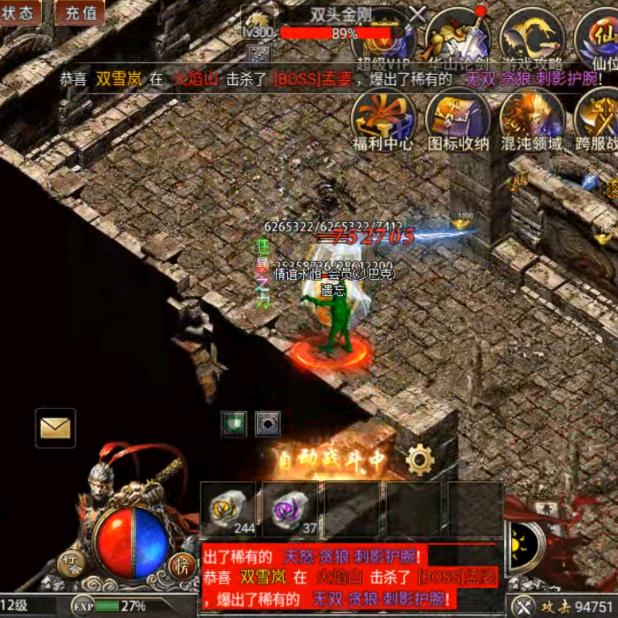The width and height of the screenshot is (618, 618).
Task: Open the 华山论剑 event icon
Action: point(457,40)
